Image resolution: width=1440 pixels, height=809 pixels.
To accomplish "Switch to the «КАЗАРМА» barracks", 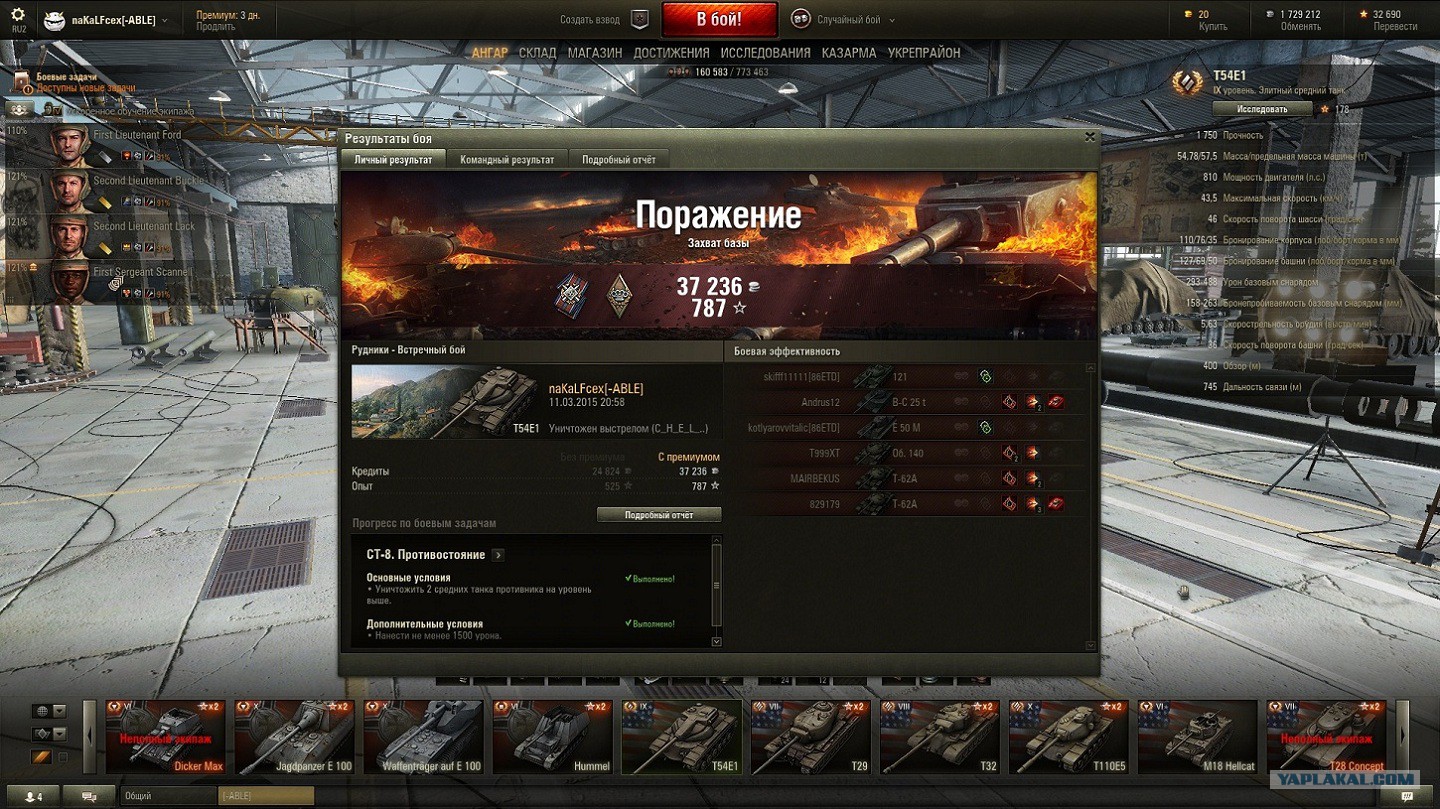I will (849, 53).
